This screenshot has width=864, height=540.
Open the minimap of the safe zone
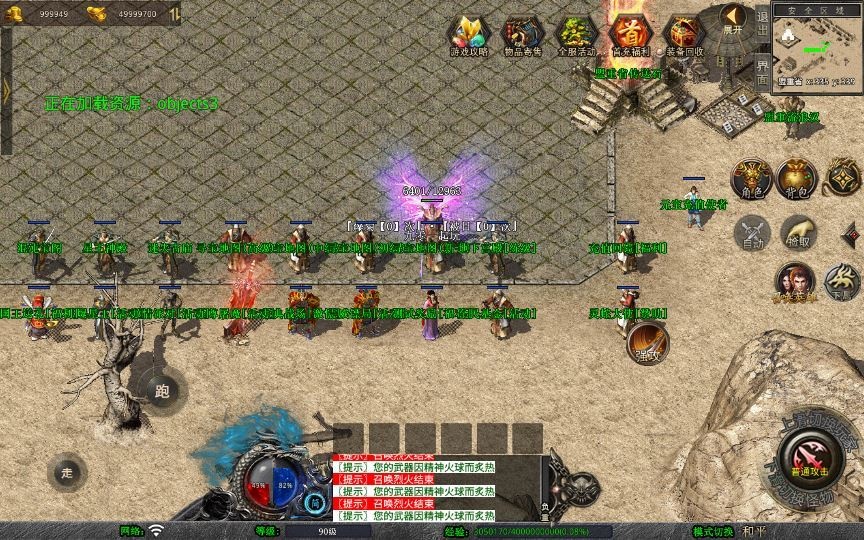[x=816, y=52]
